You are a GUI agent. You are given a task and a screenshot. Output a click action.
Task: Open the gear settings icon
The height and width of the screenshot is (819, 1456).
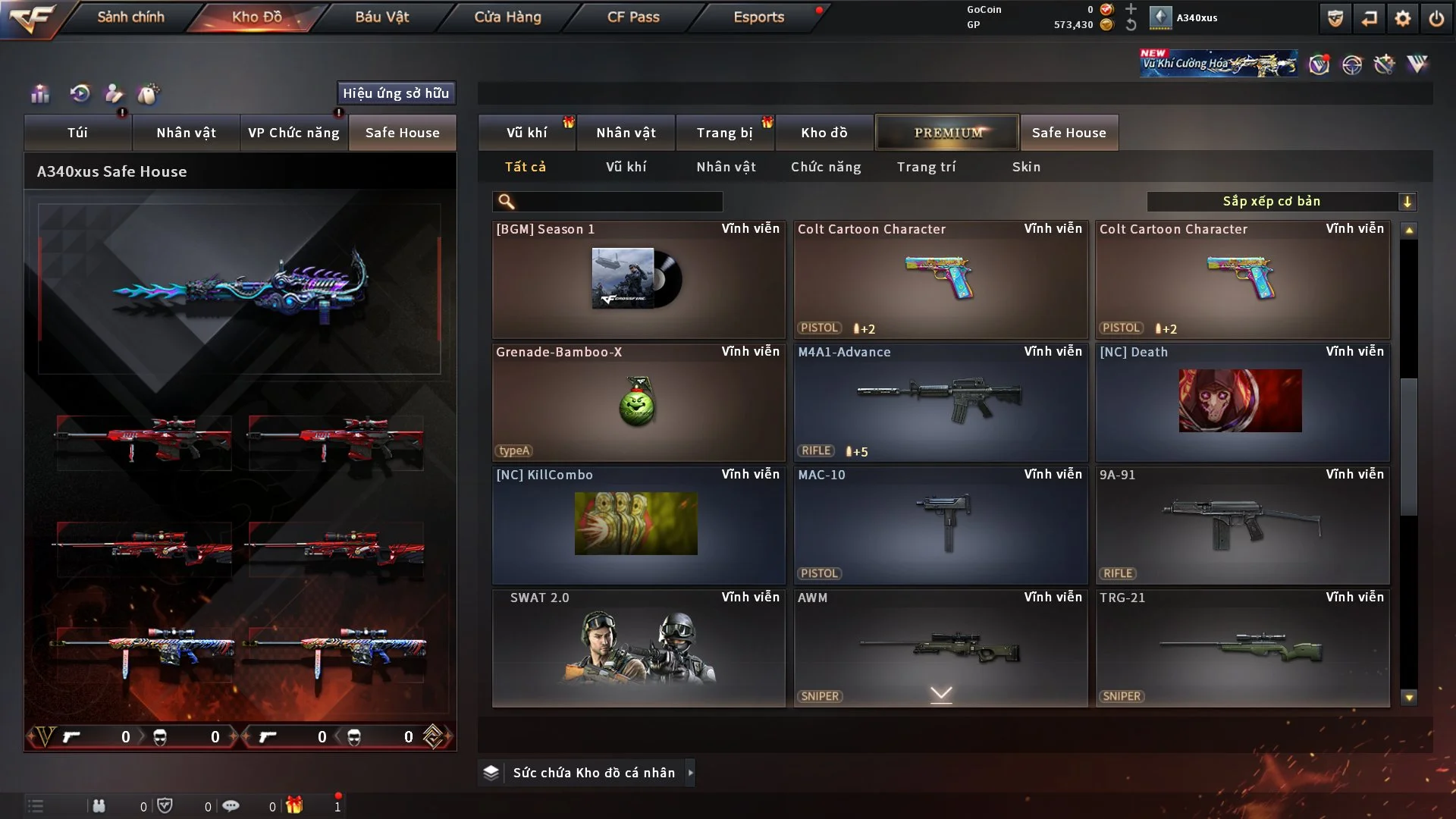click(x=1402, y=18)
